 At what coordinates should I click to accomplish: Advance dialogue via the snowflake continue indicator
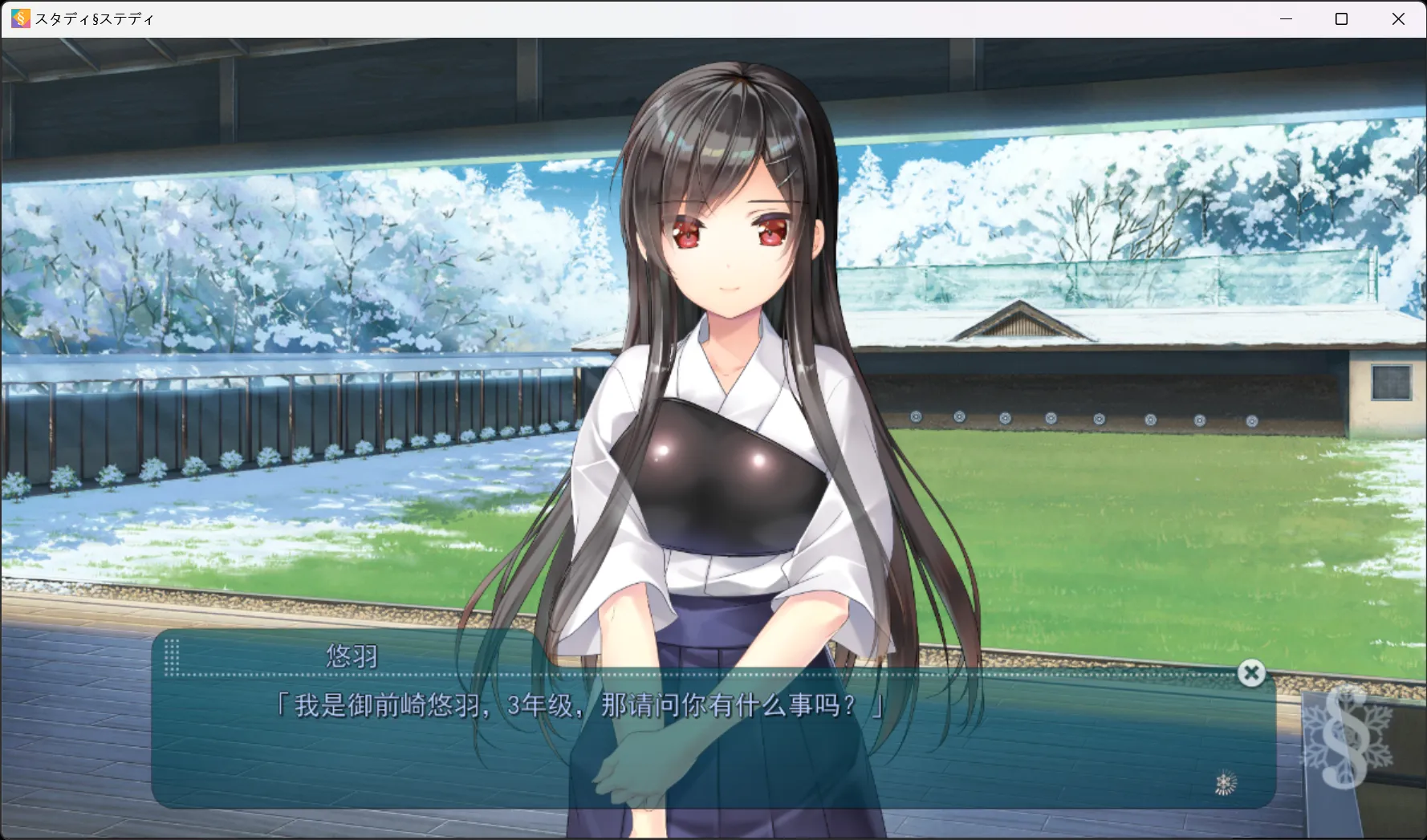tap(1225, 782)
